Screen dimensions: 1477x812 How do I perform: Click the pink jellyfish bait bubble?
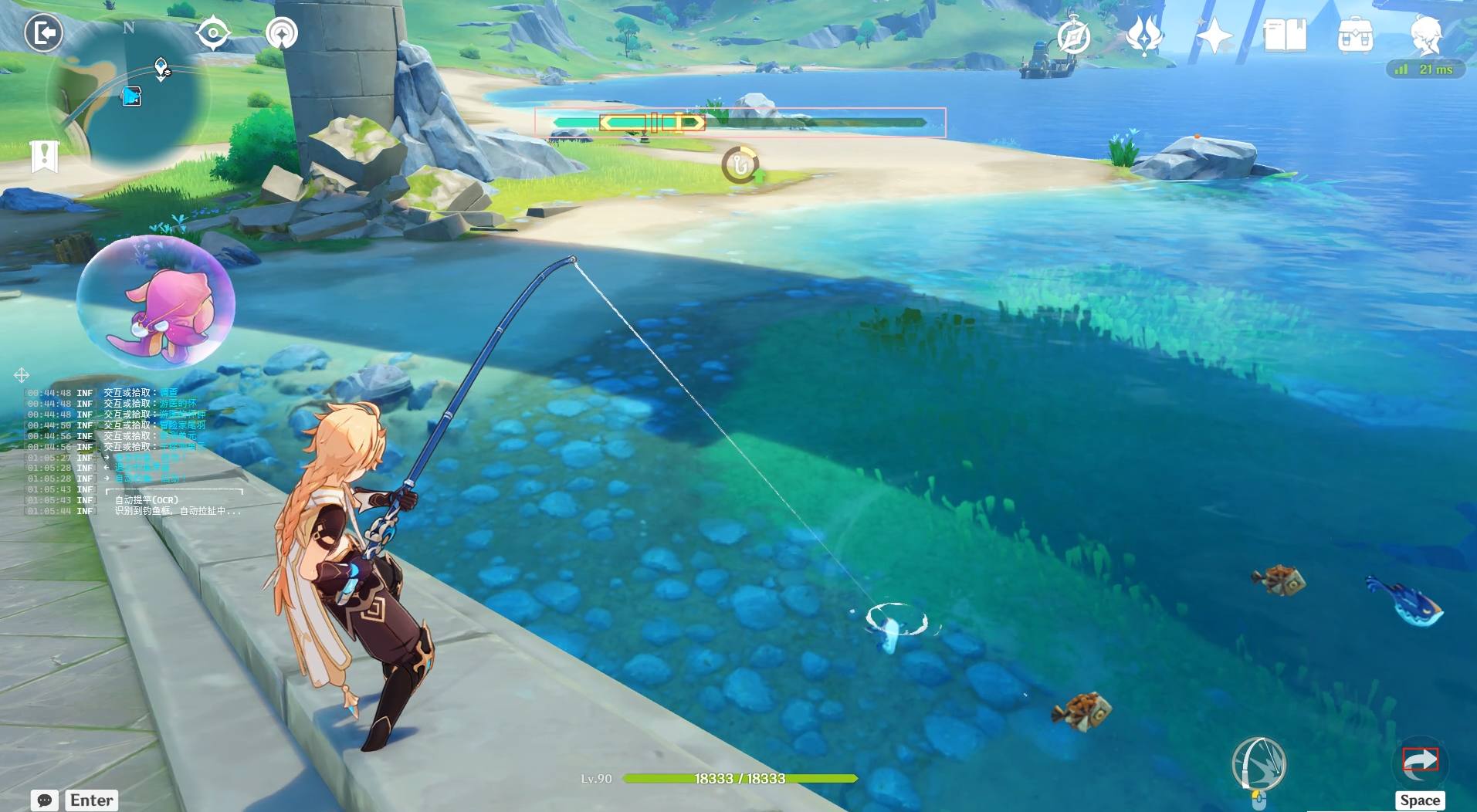(160, 303)
